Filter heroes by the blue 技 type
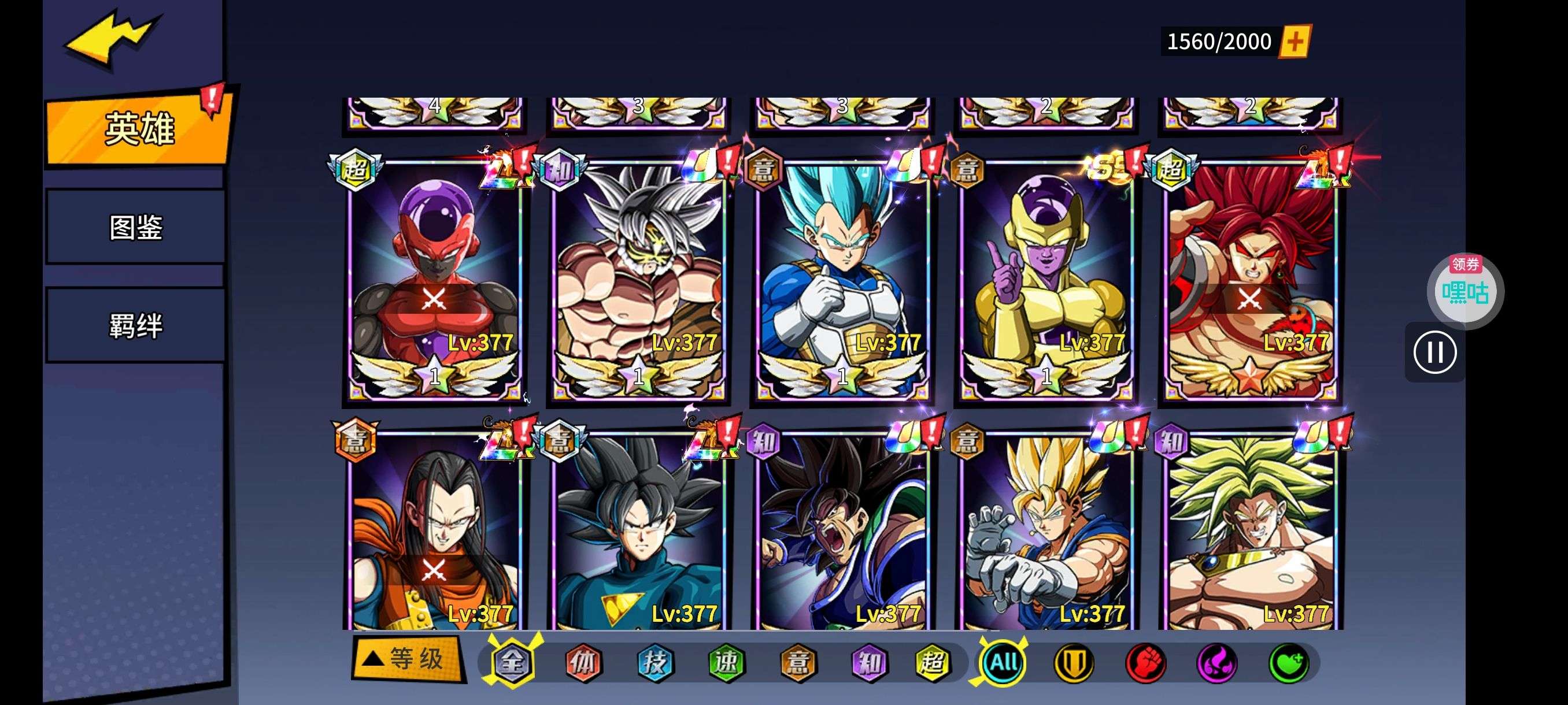 tap(655, 662)
